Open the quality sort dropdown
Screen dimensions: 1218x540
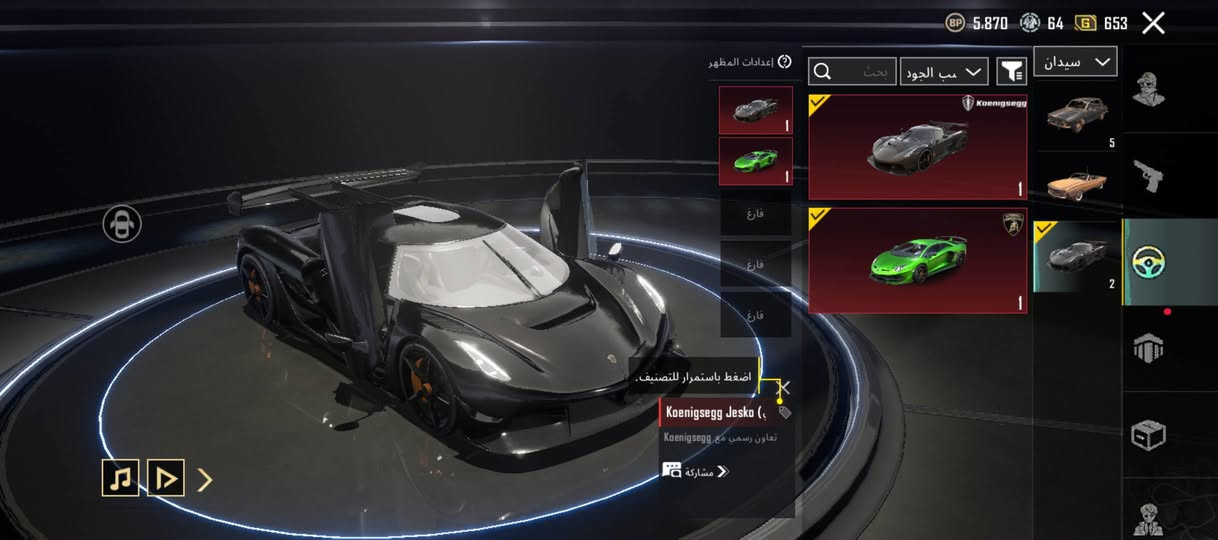(944, 71)
